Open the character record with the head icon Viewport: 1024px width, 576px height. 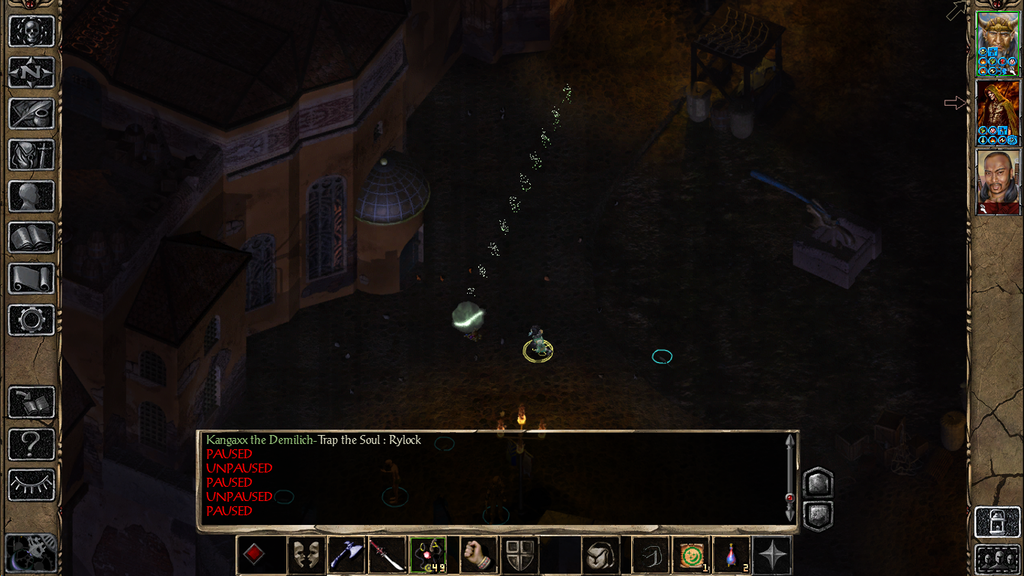pos(31,196)
